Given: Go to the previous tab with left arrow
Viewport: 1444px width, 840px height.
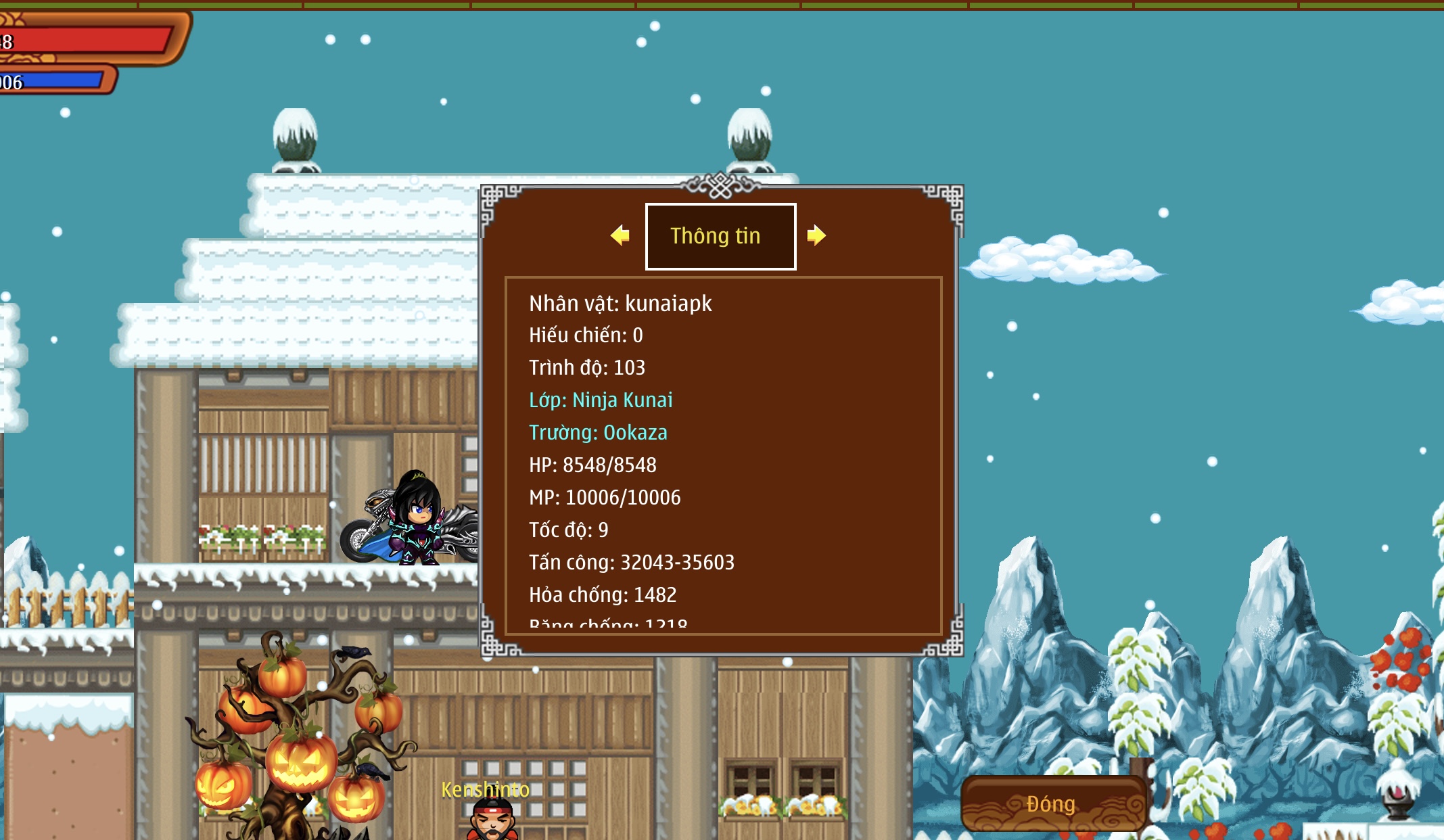Looking at the screenshot, I should [620, 235].
